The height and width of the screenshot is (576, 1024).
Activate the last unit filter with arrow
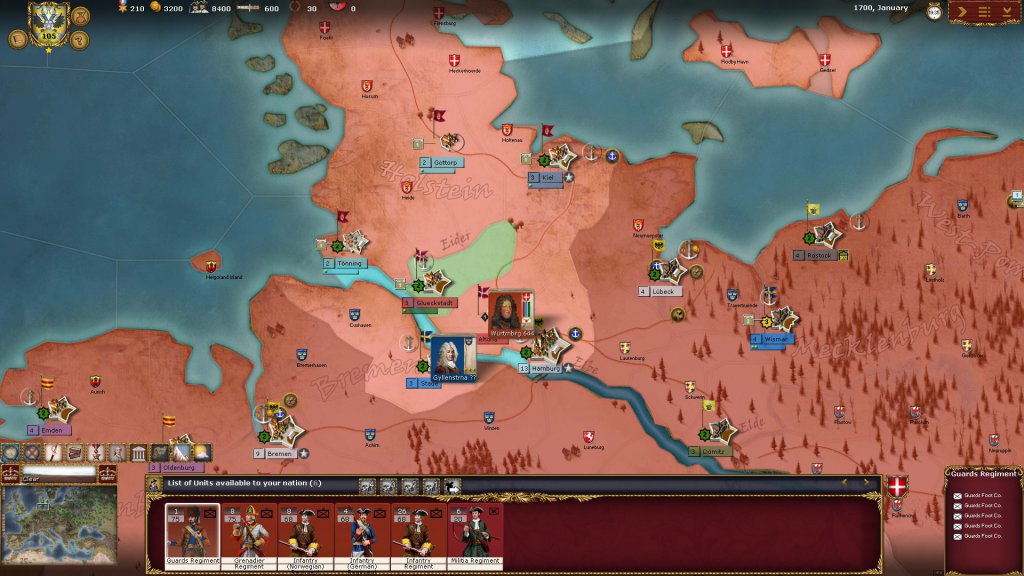(x=452, y=486)
